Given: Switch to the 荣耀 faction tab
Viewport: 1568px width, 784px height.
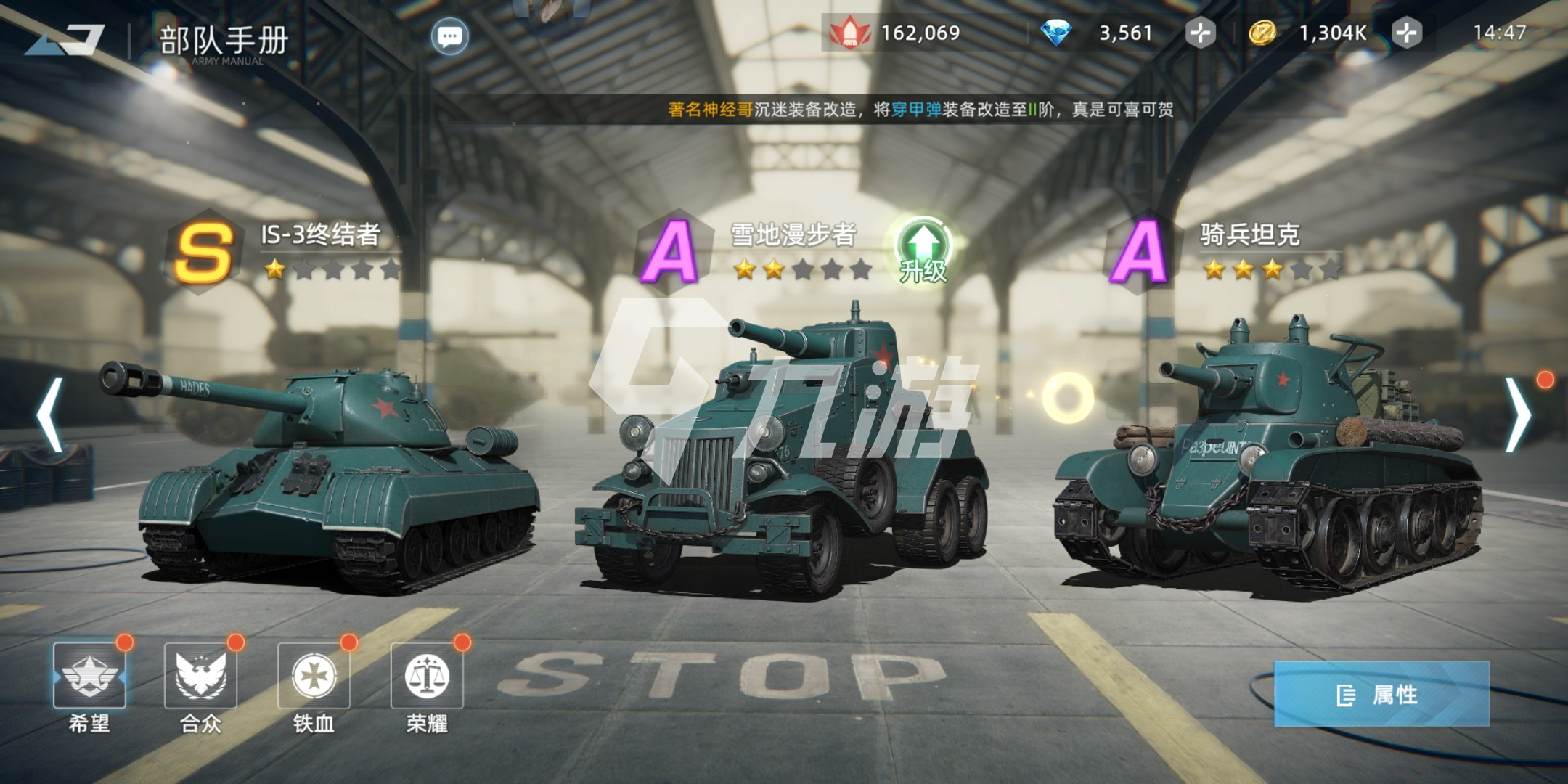Looking at the screenshot, I should (x=427, y=677).
